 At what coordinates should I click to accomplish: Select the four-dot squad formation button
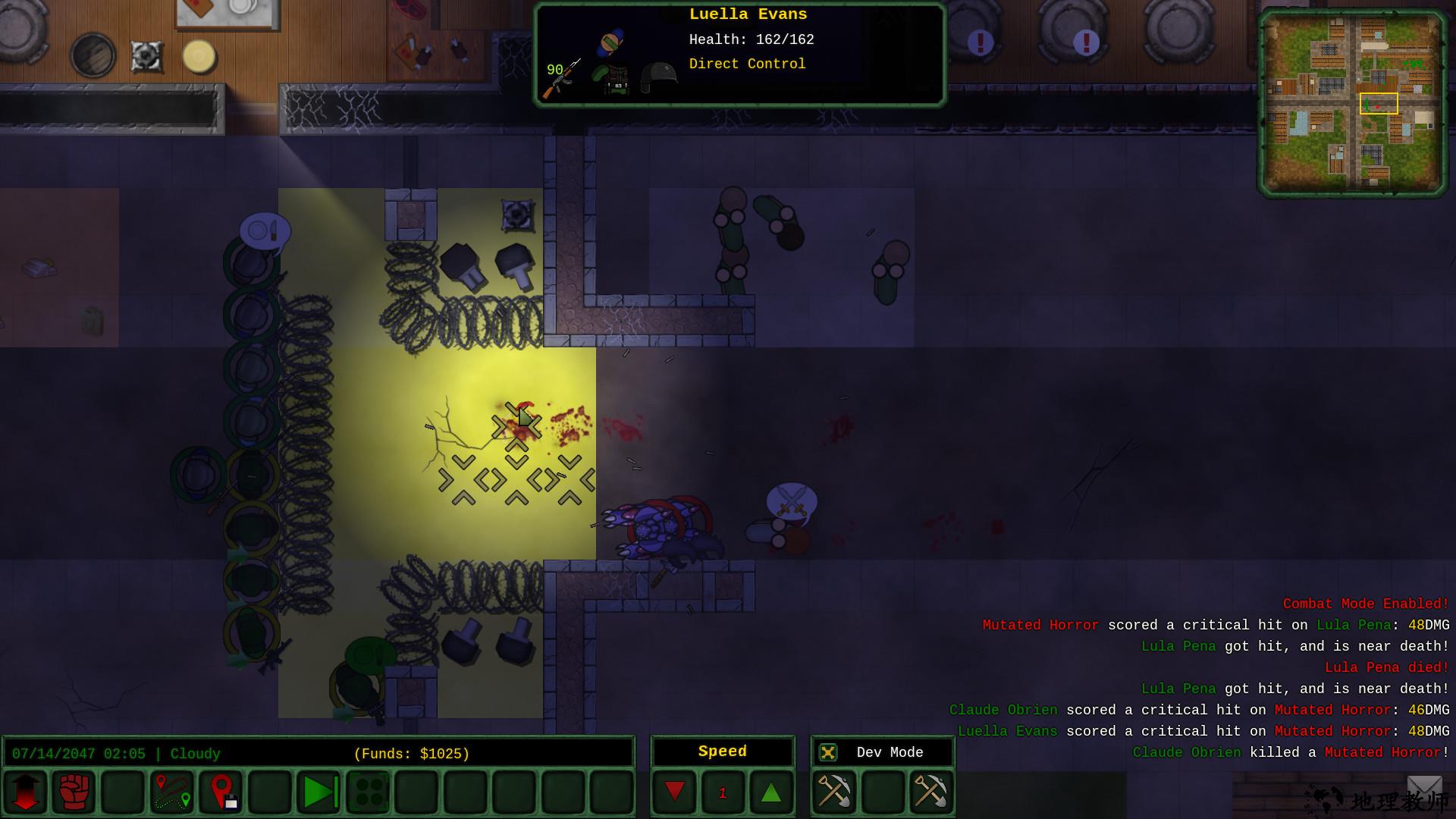(369, 792)
